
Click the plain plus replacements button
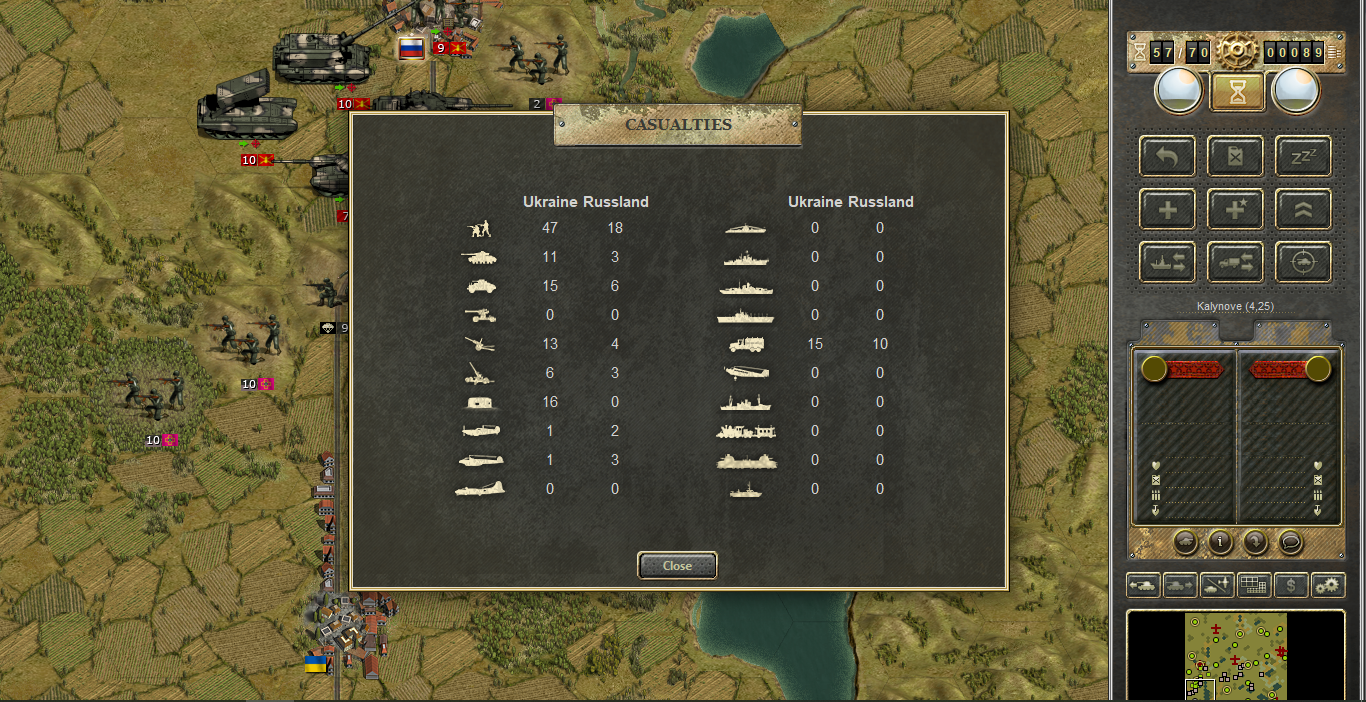click(1167, 209)
